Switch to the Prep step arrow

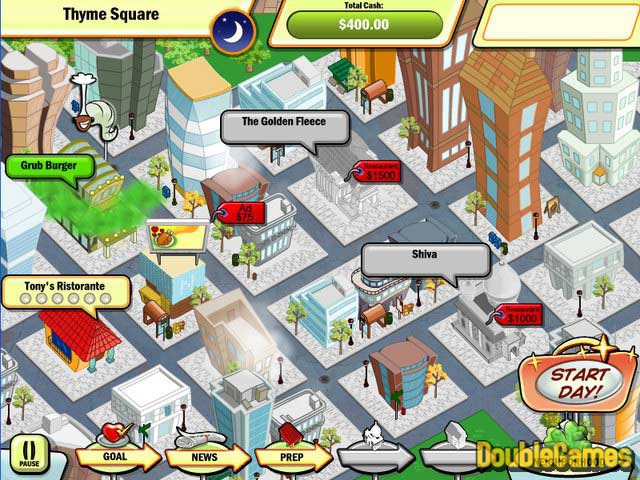290,458
